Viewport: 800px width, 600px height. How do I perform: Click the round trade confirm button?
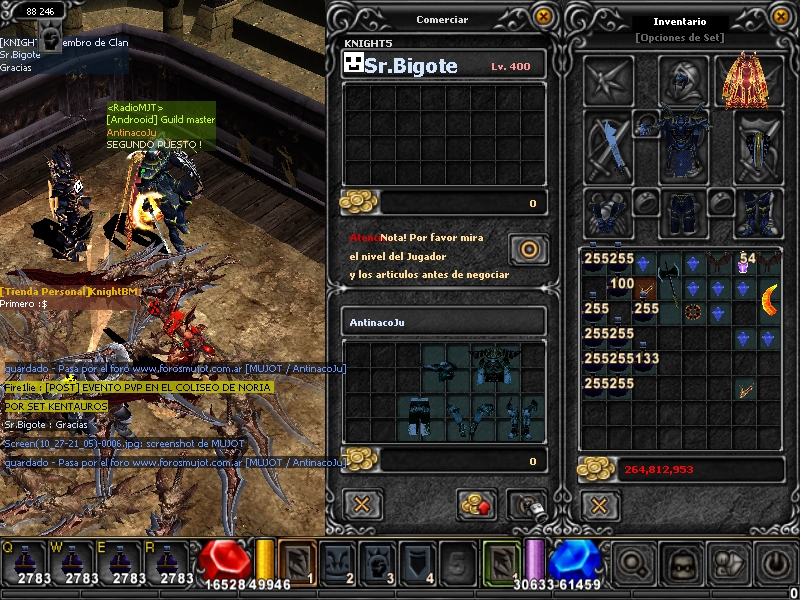[526, 248]
